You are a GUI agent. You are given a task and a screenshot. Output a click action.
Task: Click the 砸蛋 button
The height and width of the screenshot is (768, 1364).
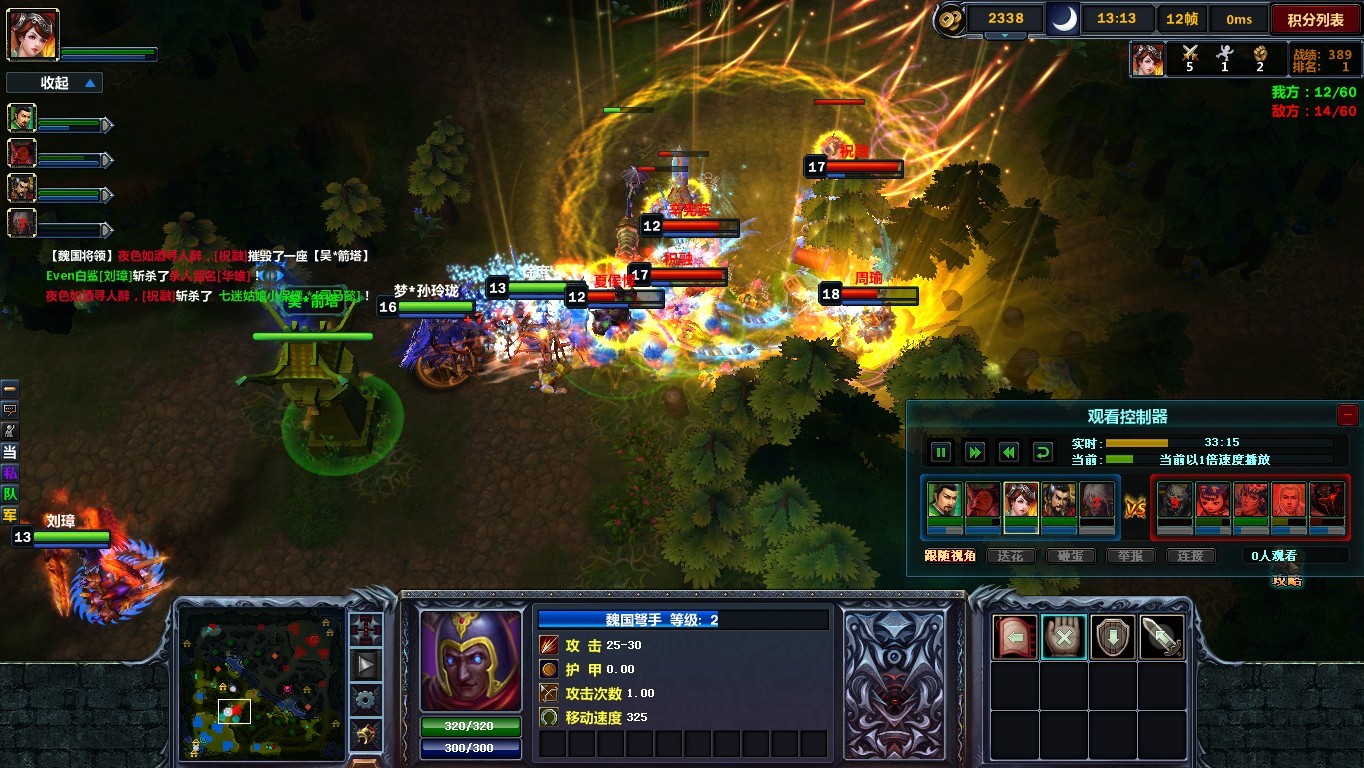pos(1070,556)
